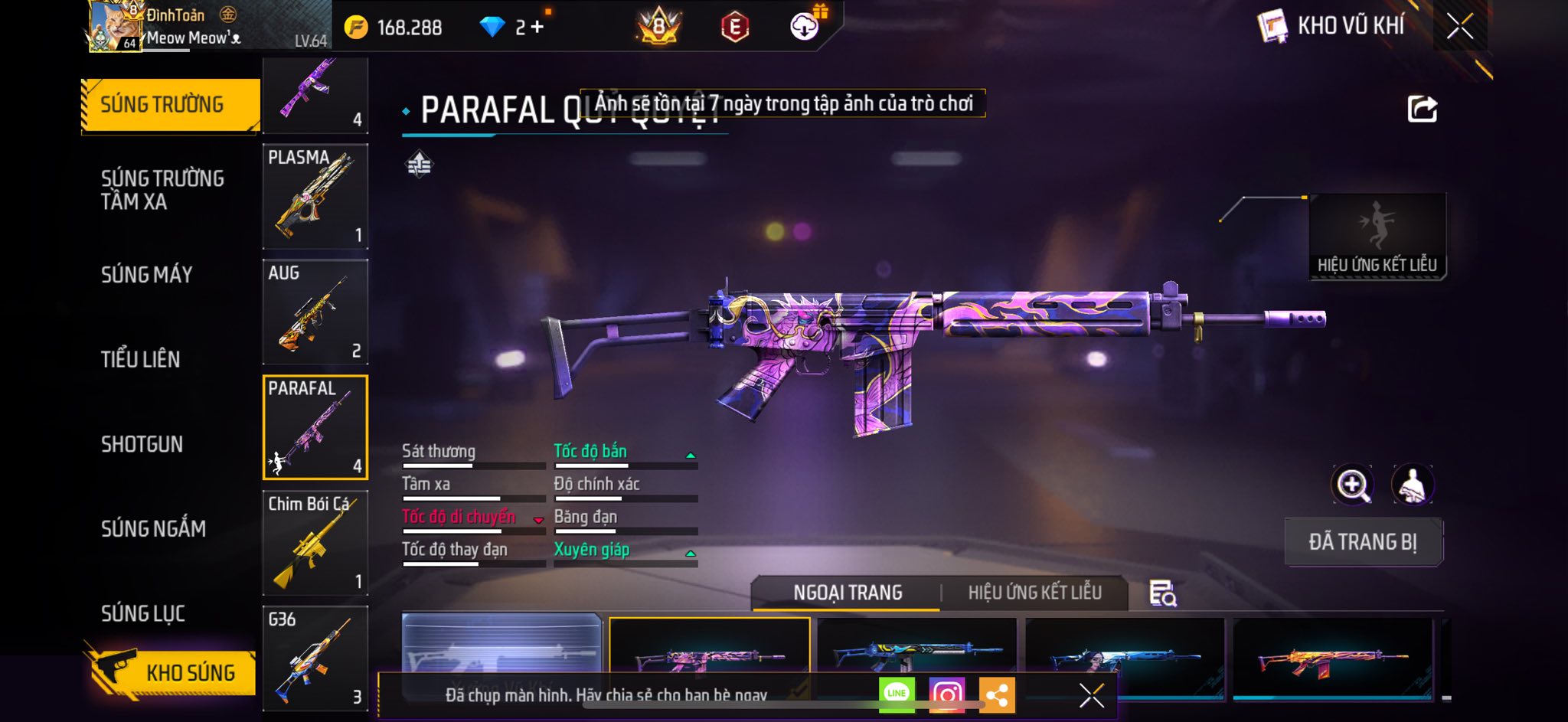1568x722 pixels.
Task: Choose the Shotgun category
Action: point(142,444)
